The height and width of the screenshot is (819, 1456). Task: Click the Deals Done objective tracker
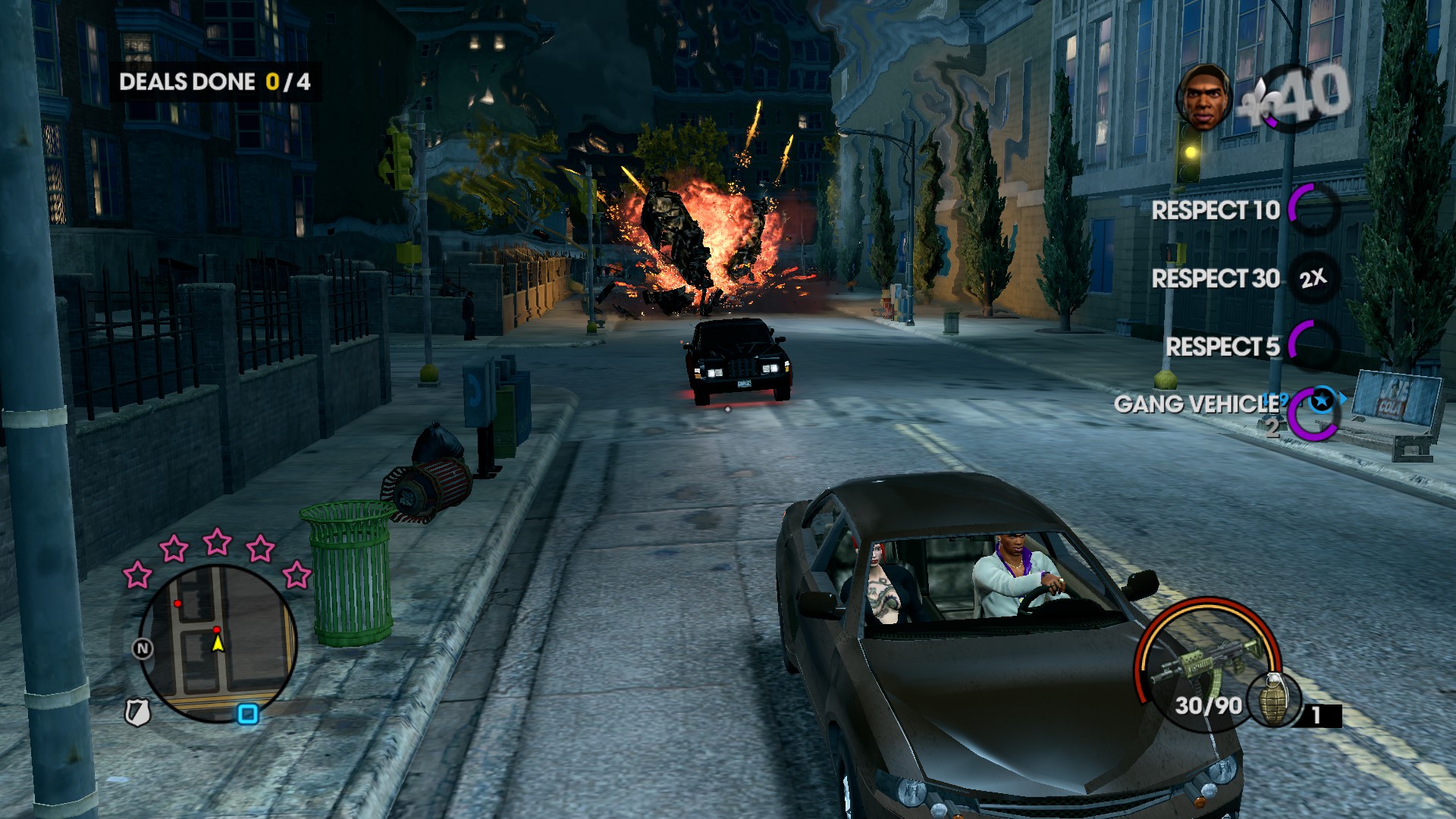(215, 82)
